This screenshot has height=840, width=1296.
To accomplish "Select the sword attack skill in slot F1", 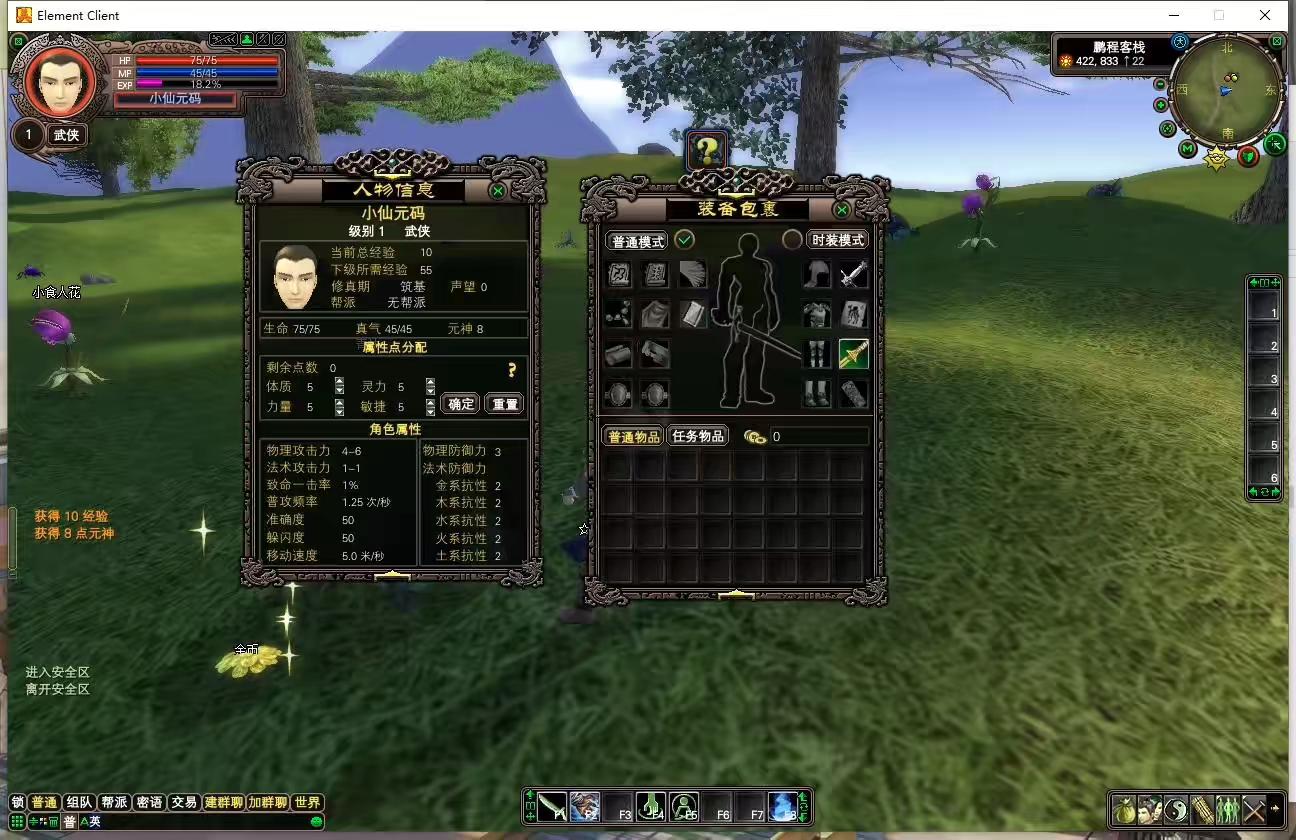I will tap(551, 805).
